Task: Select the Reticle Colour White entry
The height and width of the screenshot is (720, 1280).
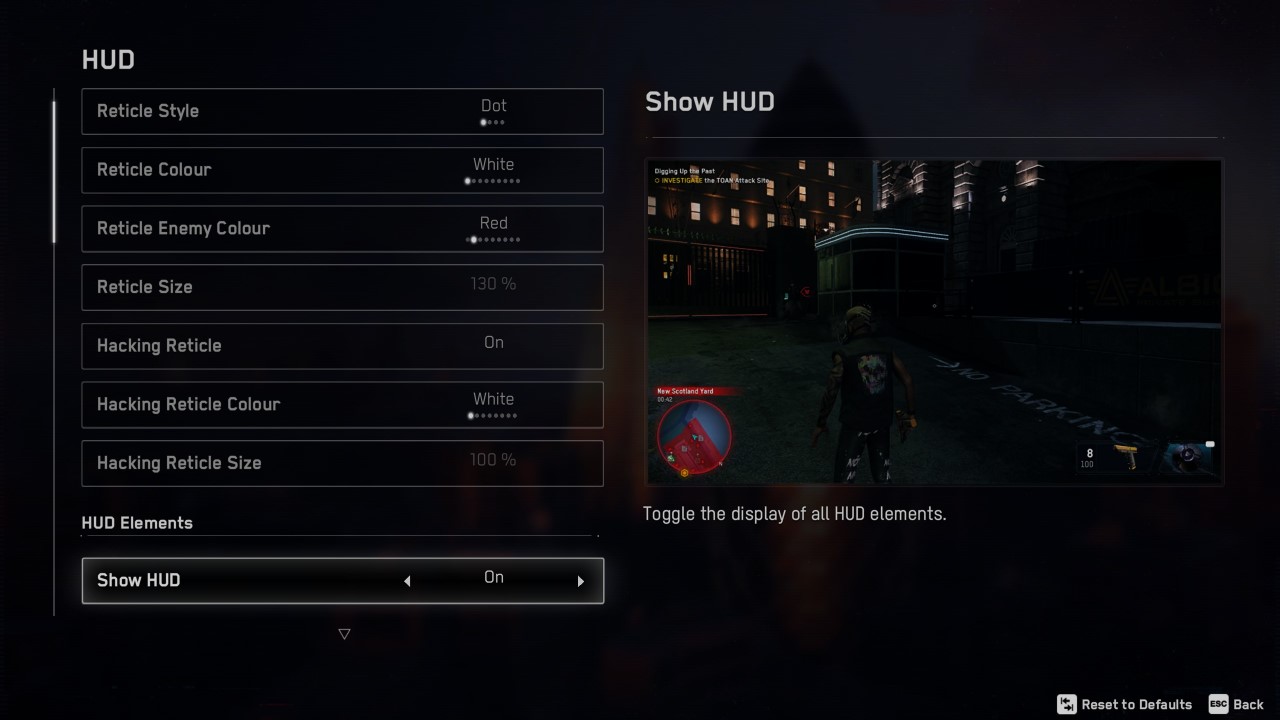Action: click(x=493, y=164)
